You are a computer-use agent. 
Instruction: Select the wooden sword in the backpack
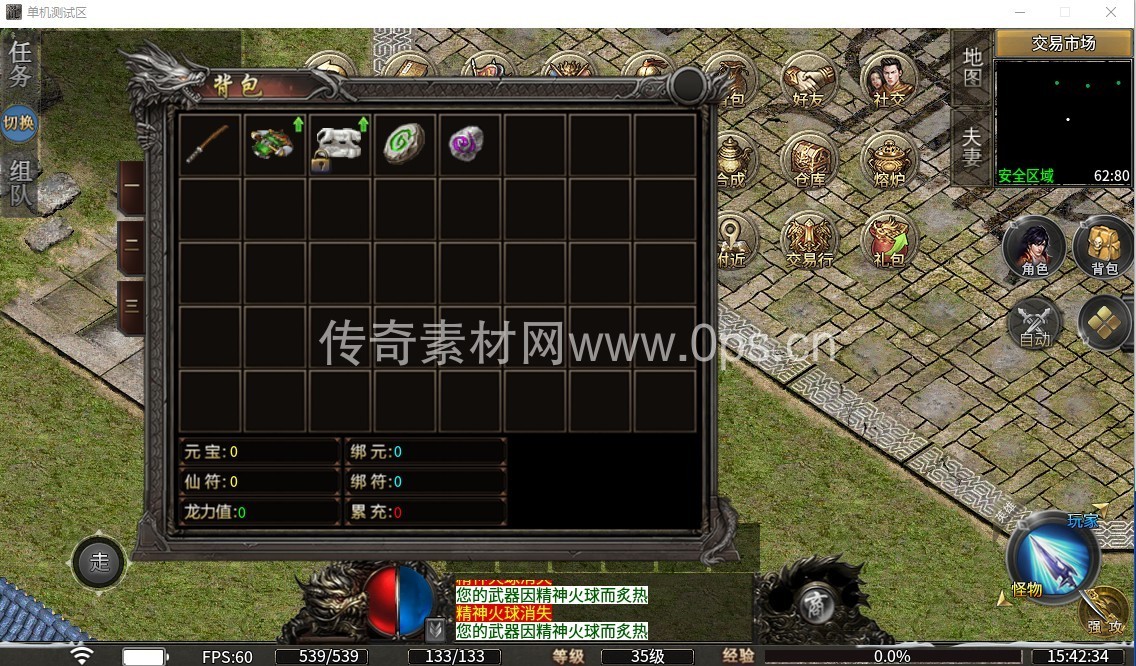click(x=209, y=145)
